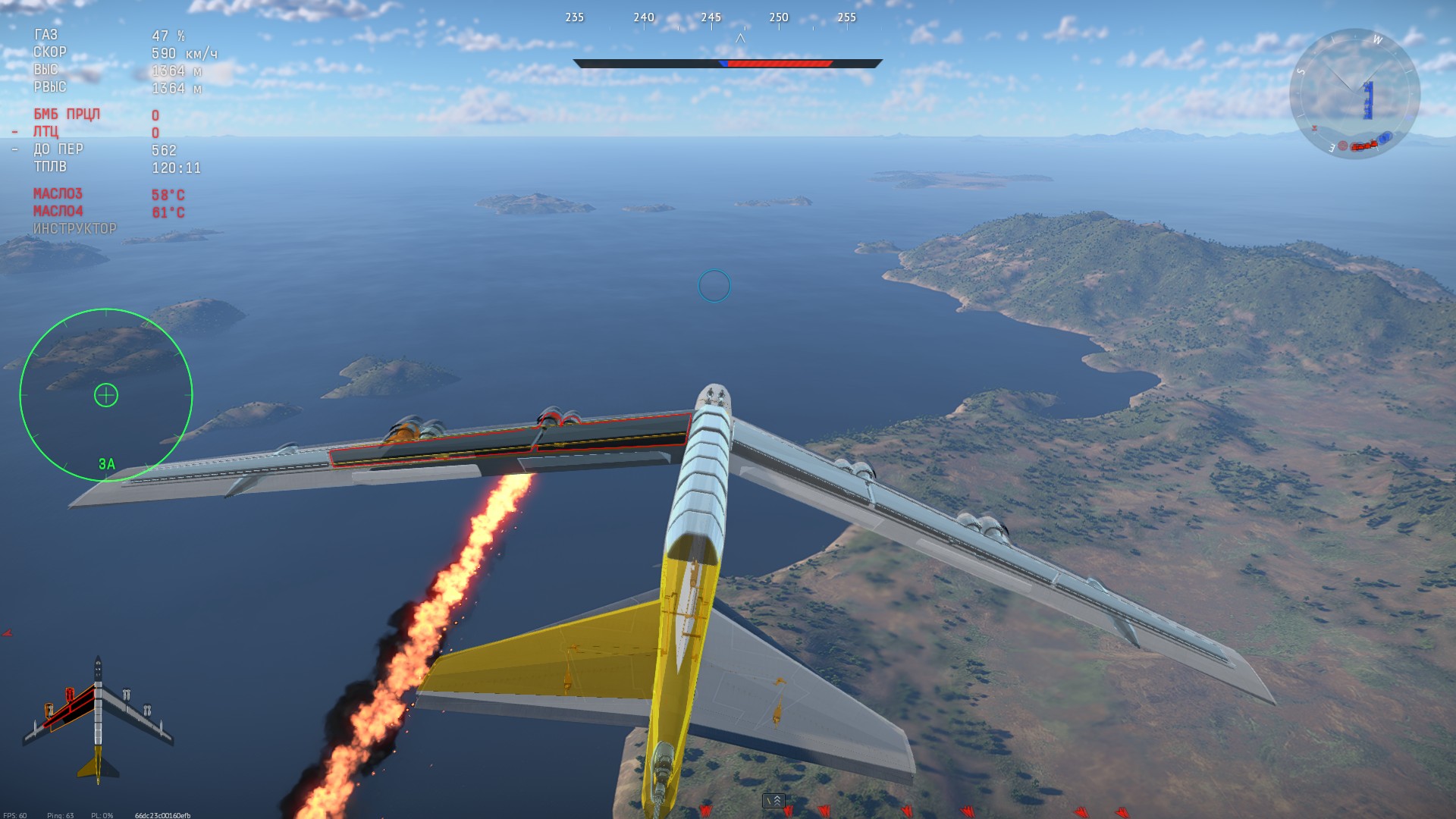Click the green circular rear radar scope
1456x819 pixels.
click(106, 394)
